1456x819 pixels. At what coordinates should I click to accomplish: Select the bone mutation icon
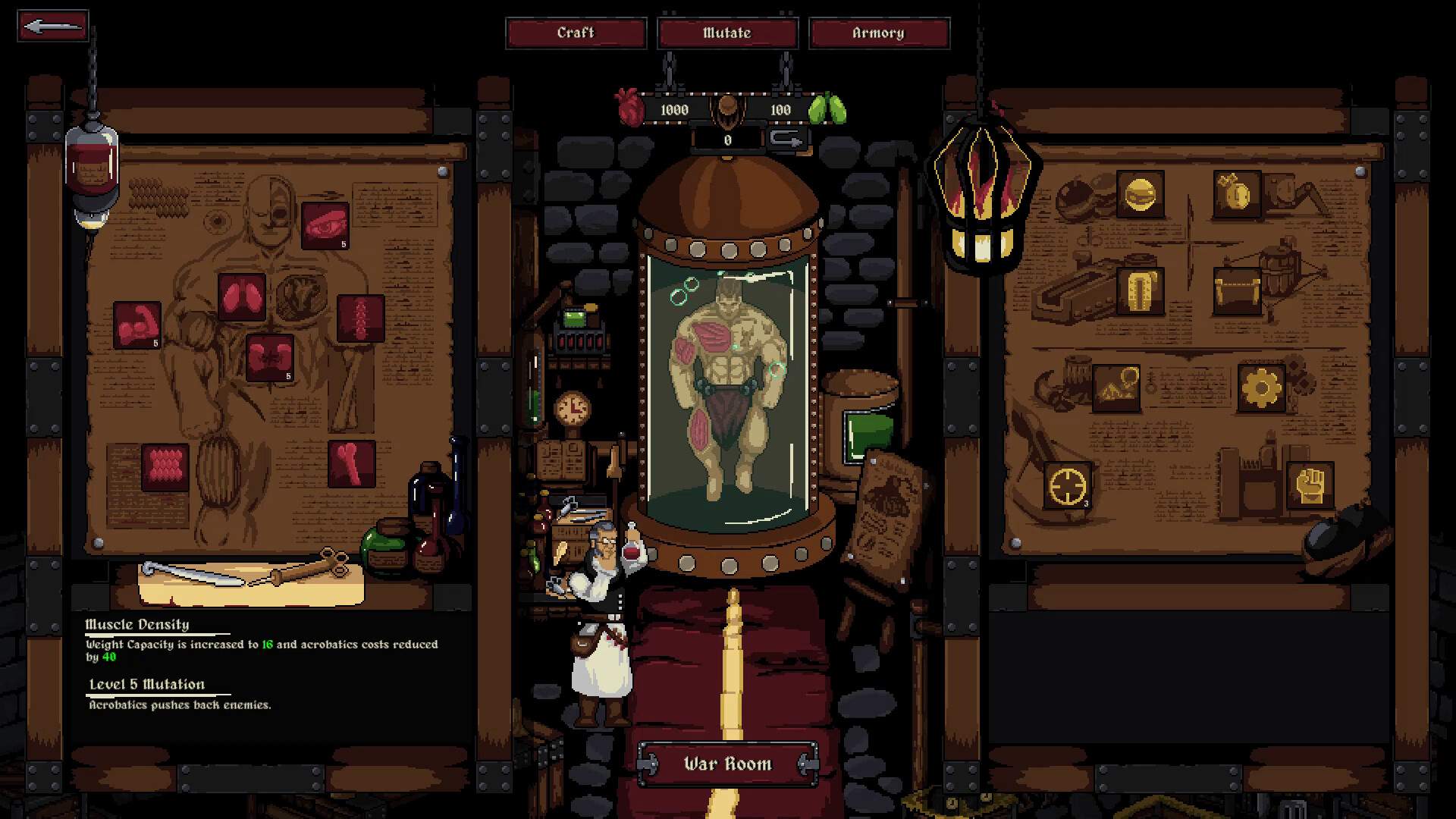coord(352,464)
